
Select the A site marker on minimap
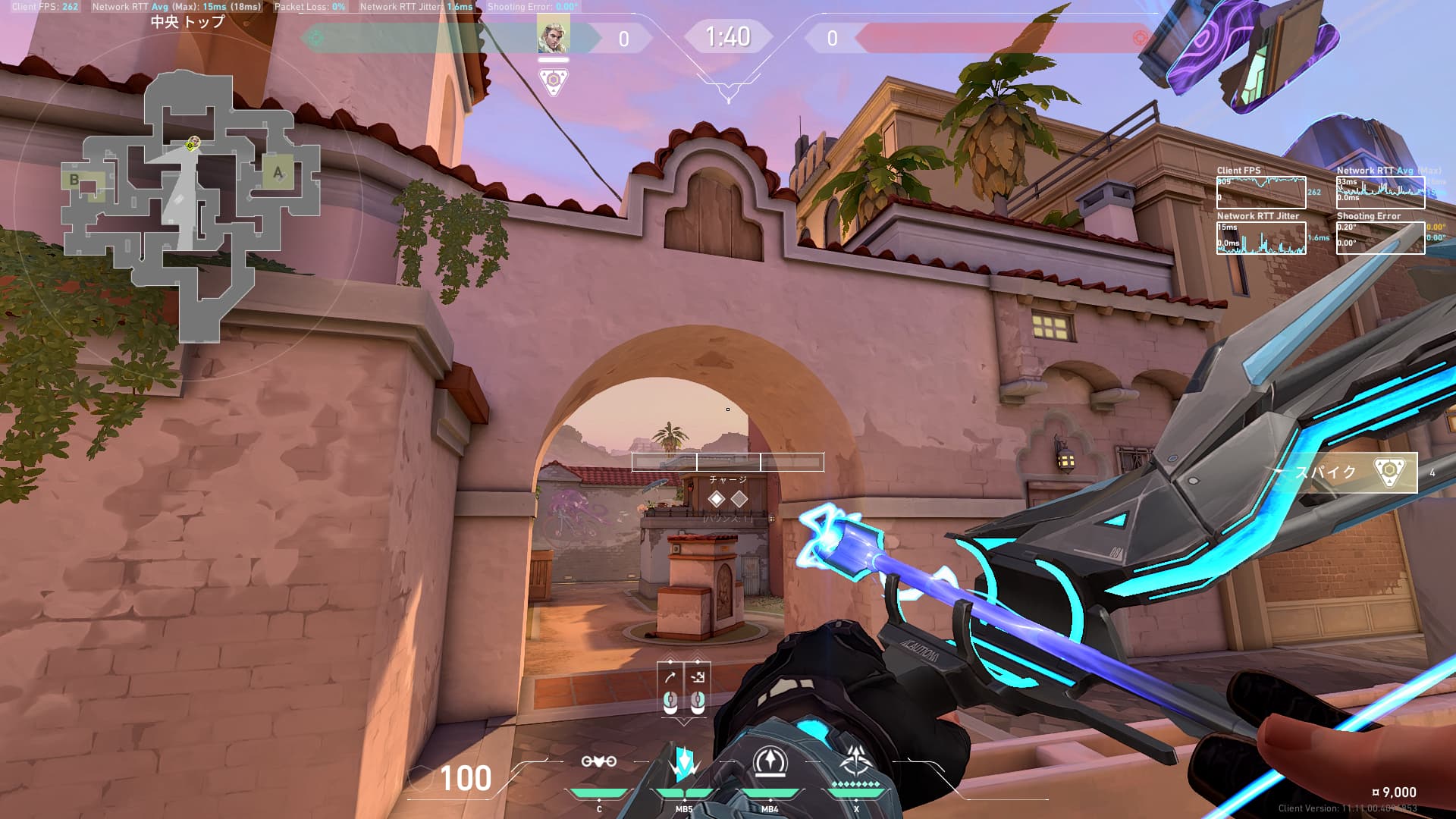278,173
